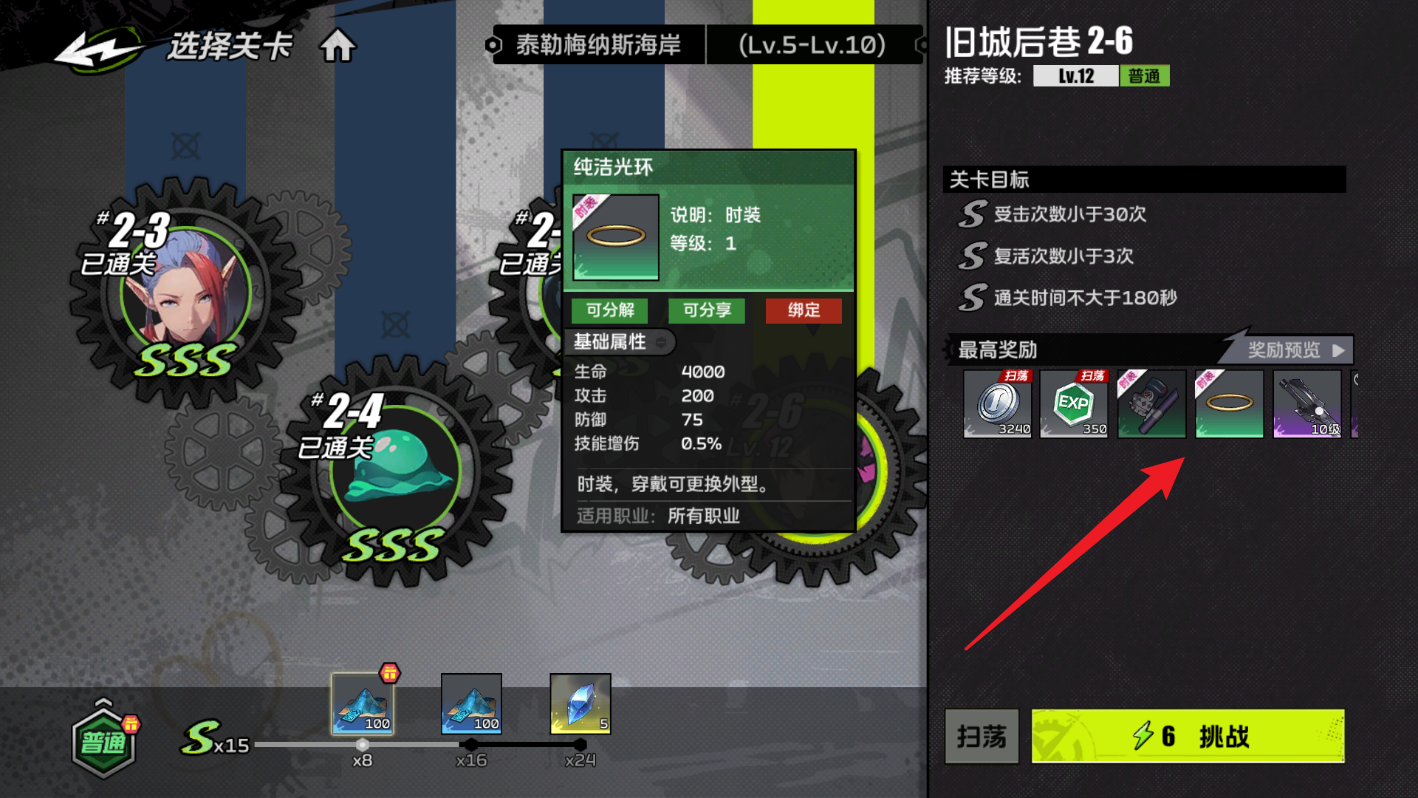This screenshot has height=798, width=1418.
Task: Click the home icon at the top
Action: click(337, 43)
